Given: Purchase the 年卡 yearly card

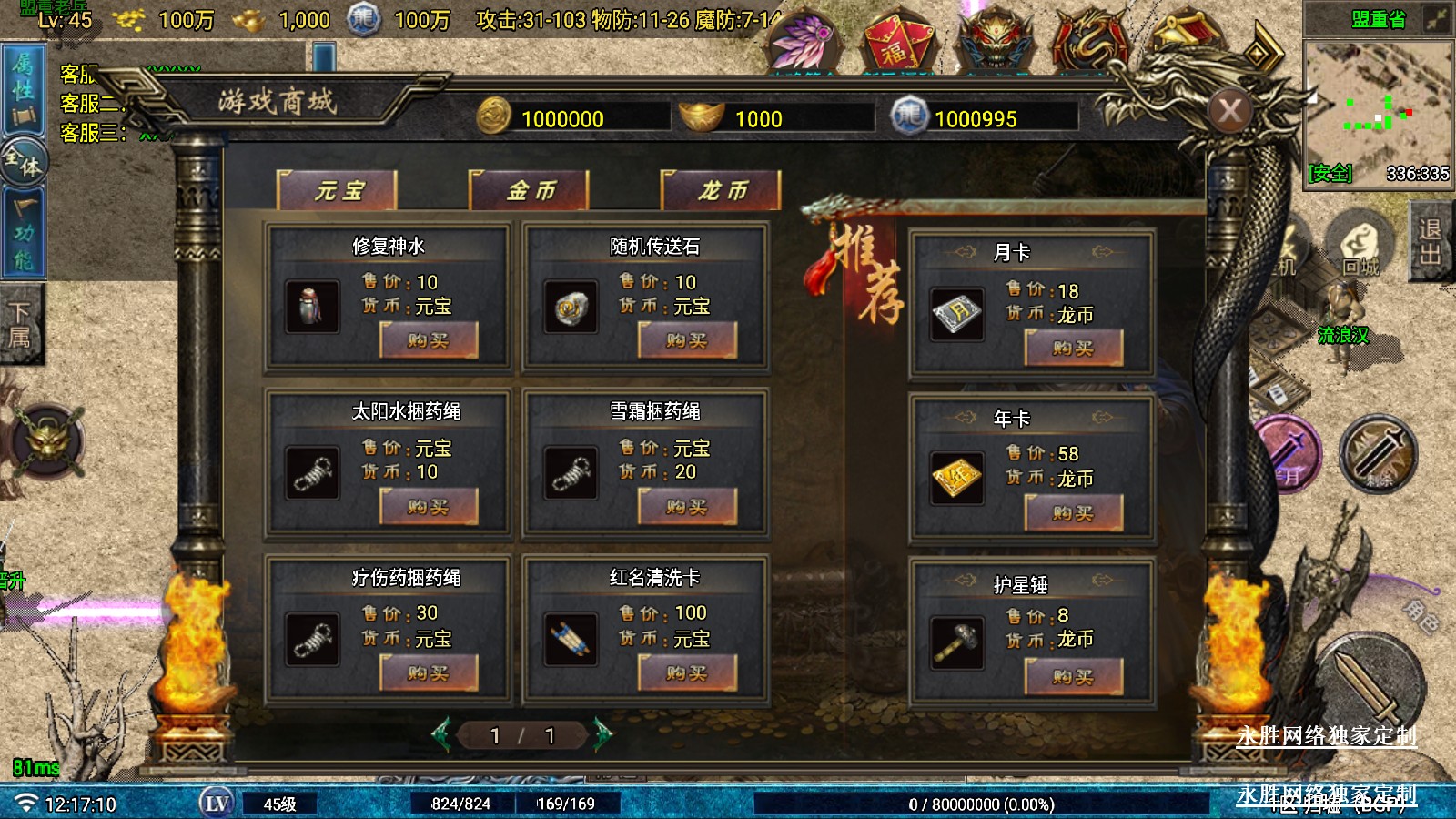Looking at the screenshot, I should tap(1074, 513).
